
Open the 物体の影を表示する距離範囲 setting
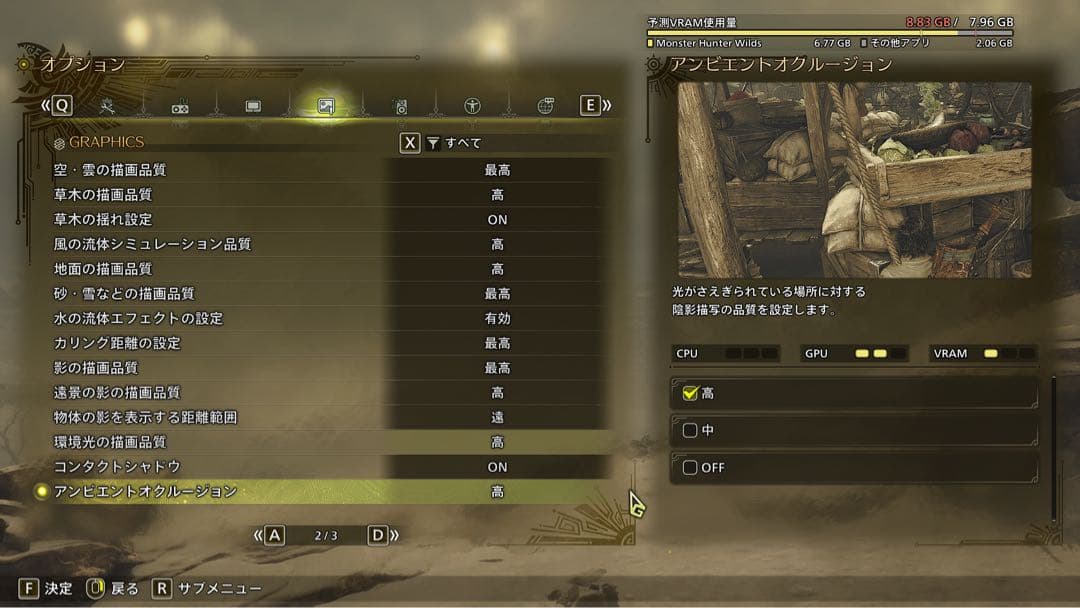coord(330,417)
